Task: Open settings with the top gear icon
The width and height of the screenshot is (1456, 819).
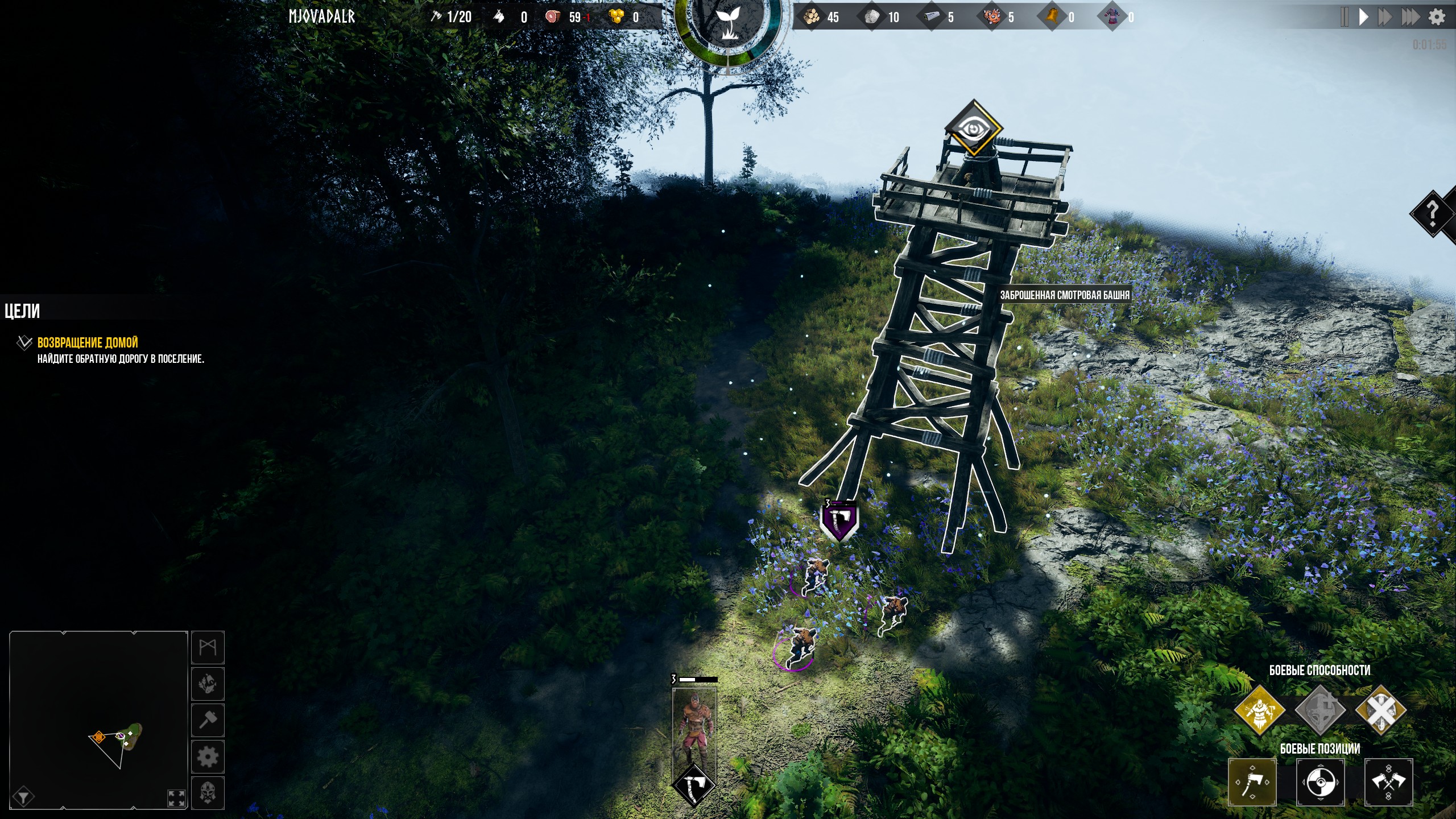Action: pyautogui.click(x=1437, y=17)
